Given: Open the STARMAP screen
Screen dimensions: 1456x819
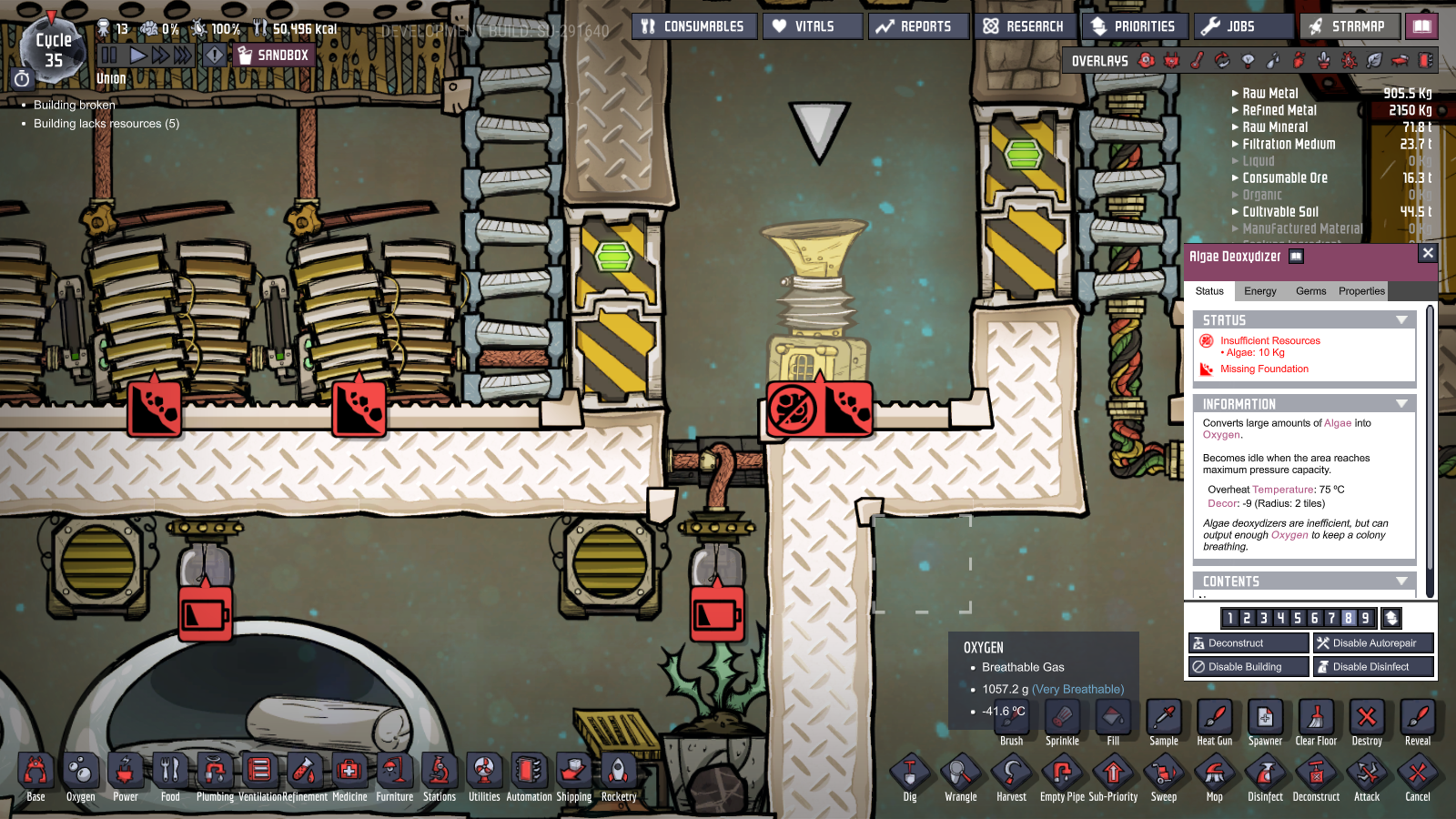Looking at the screenshot, I should click(x=1346, y=26).
